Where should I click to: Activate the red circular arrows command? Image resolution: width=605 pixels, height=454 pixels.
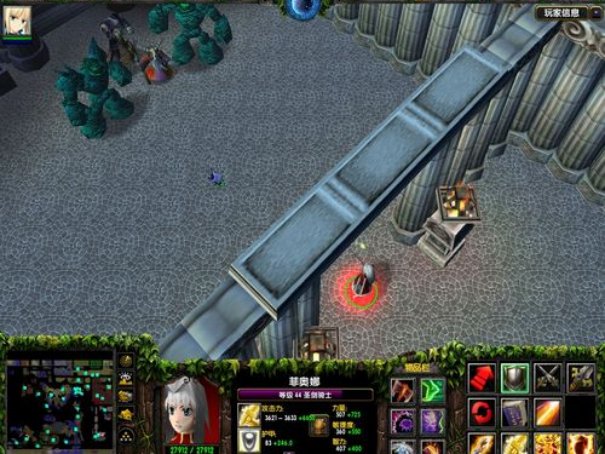click(482, 412)
